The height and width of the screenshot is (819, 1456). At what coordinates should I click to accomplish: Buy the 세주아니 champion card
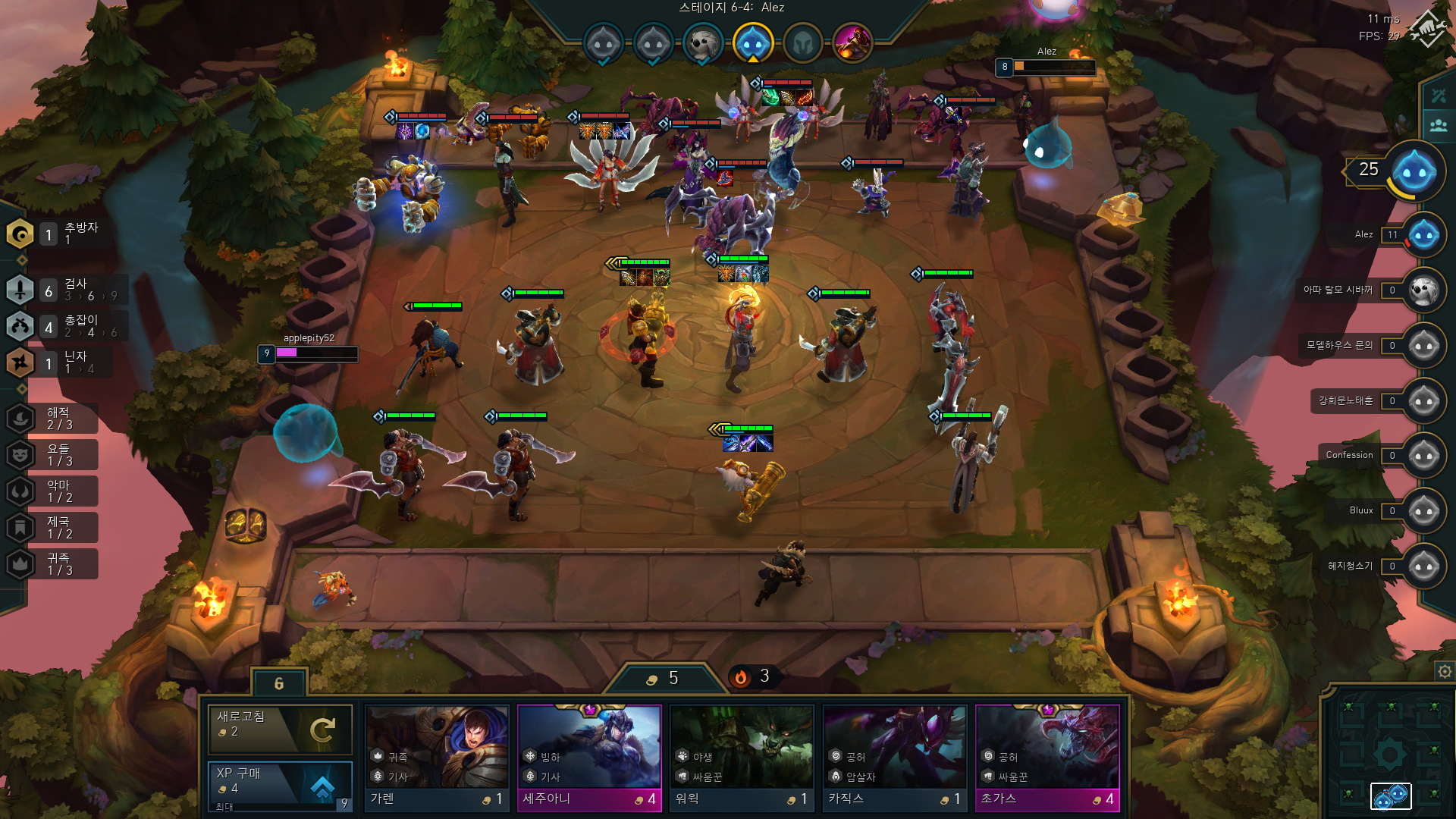tap(589, 758)
